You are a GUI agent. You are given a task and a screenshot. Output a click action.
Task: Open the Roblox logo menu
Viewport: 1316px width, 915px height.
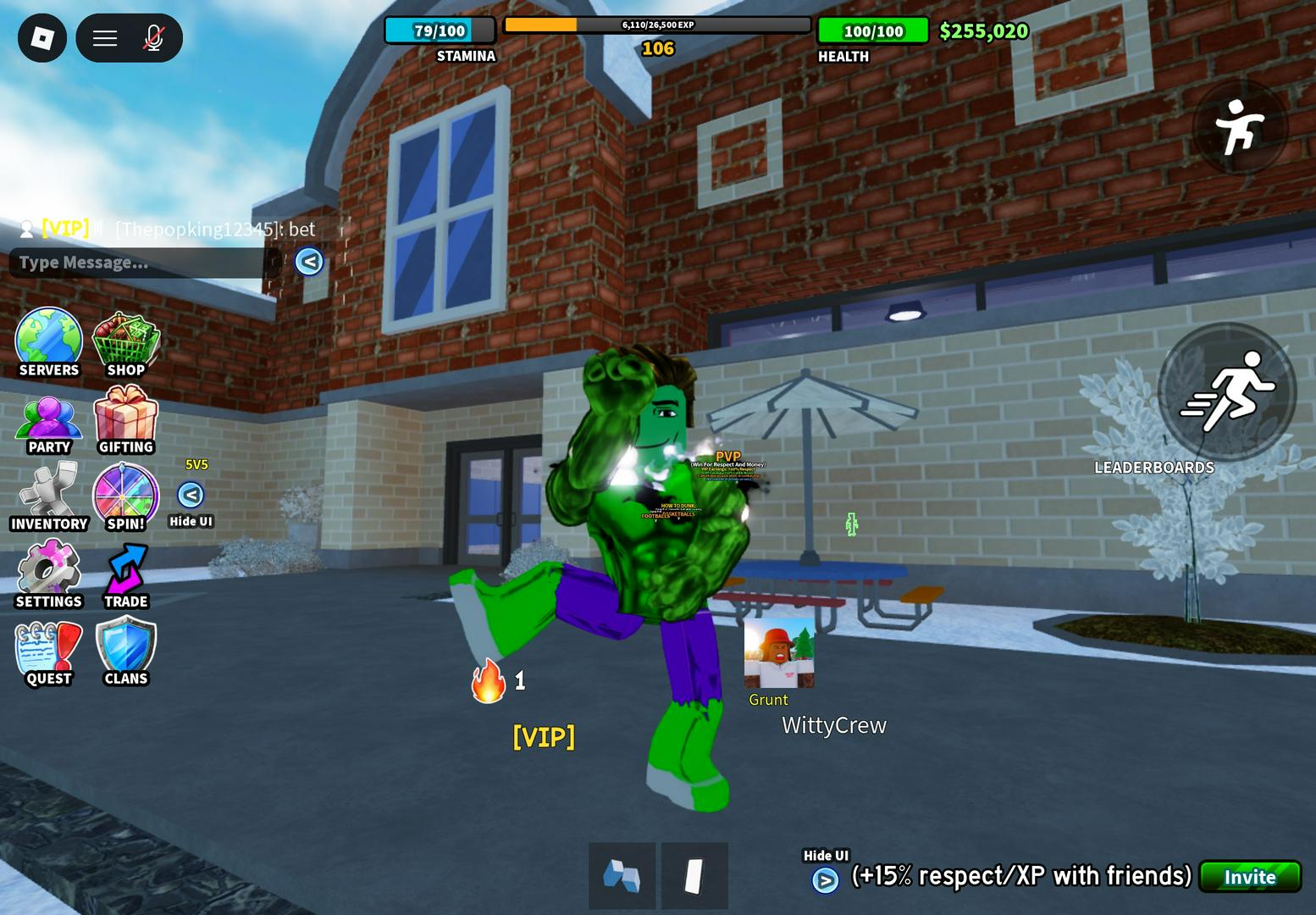click(42, 38)
